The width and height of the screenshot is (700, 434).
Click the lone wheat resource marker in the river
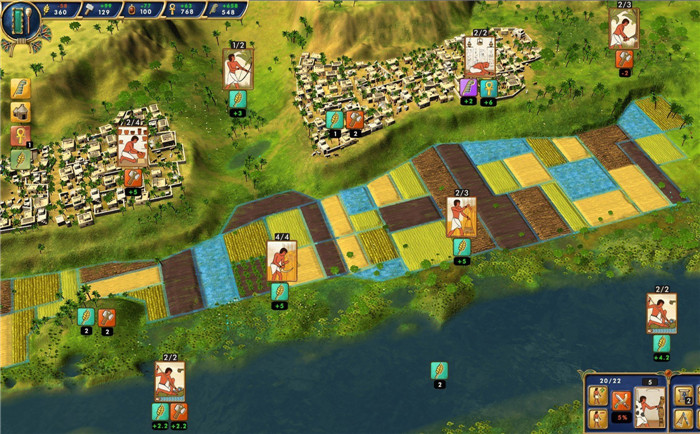tap(438, 369)
